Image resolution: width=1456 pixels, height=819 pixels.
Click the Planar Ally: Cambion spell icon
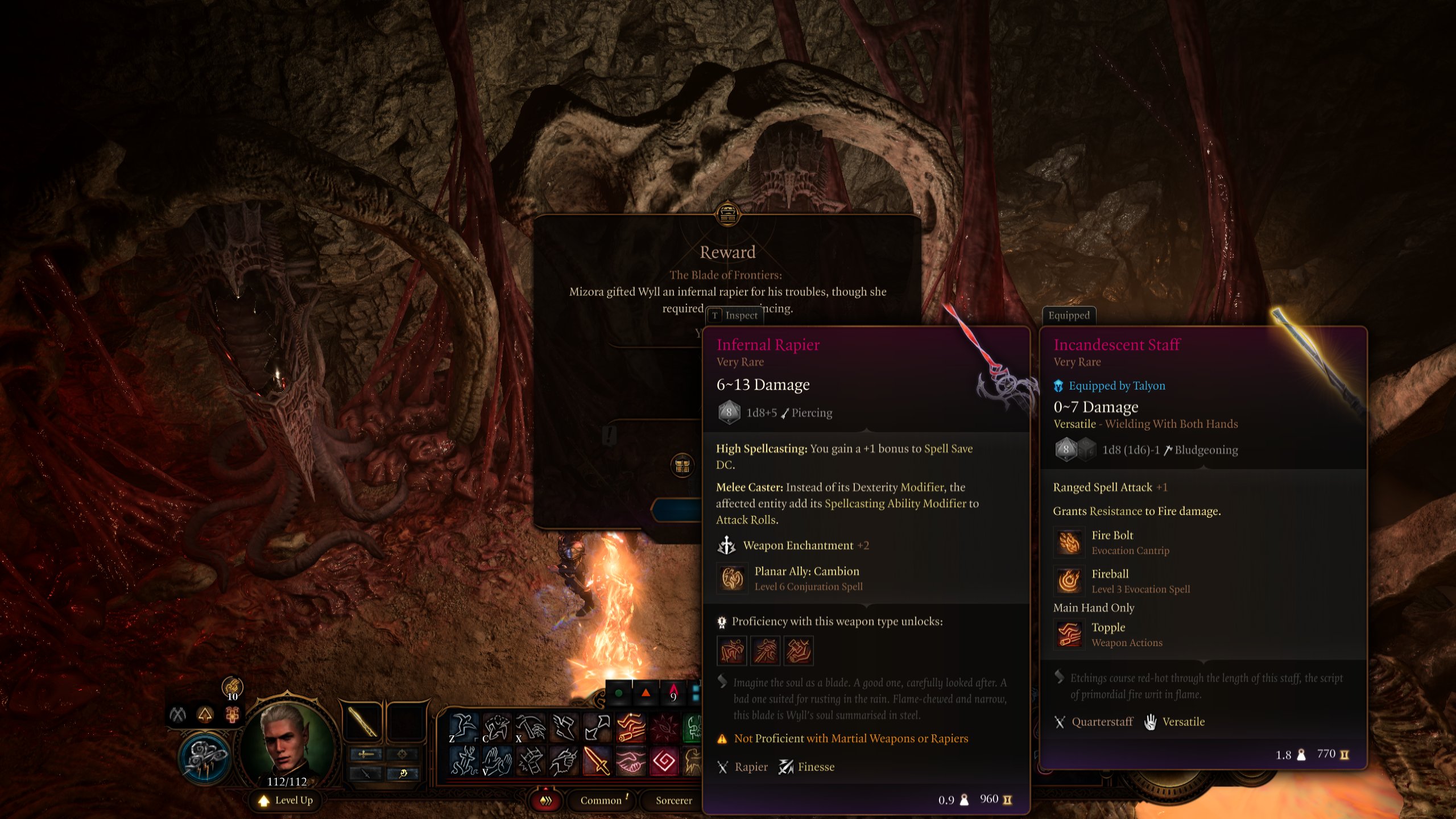(x=732, y=579)
